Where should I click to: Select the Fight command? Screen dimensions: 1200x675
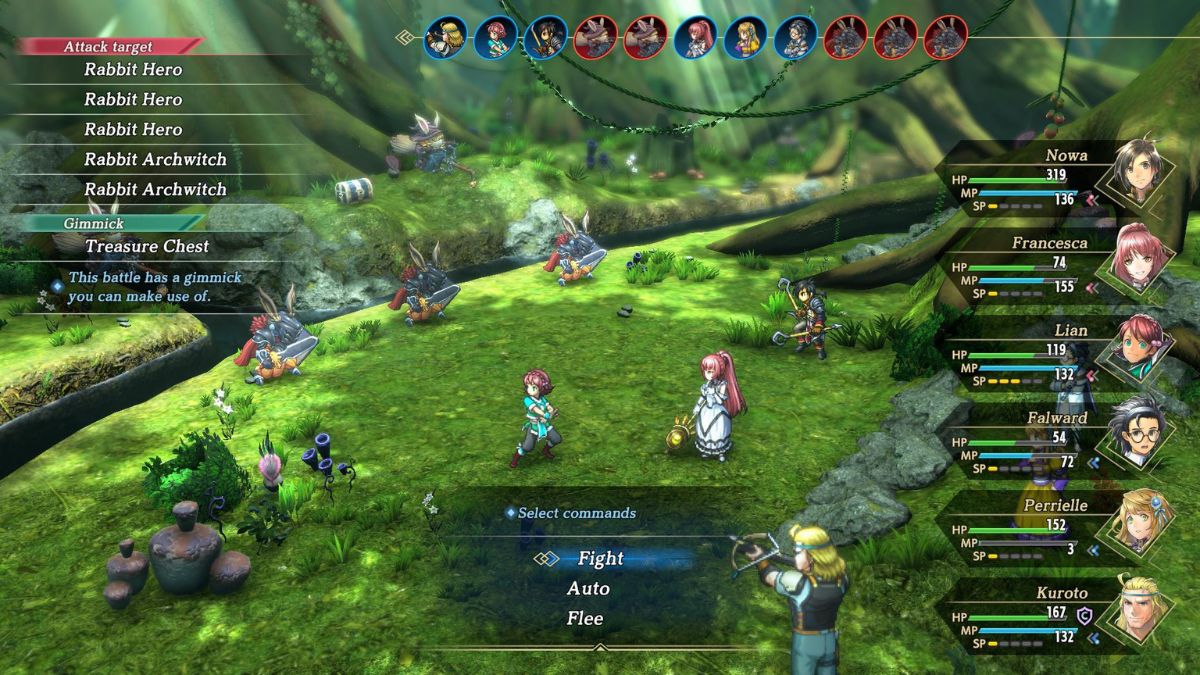600,559
